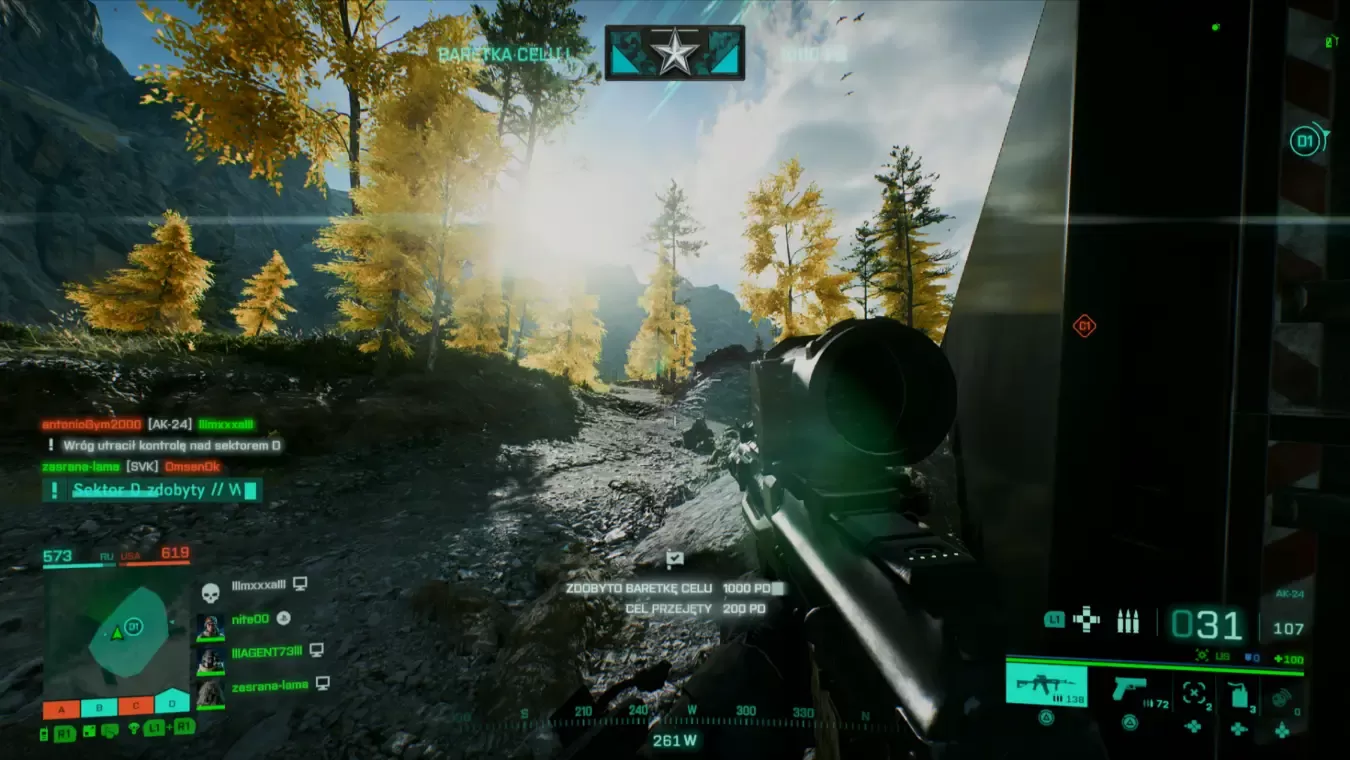This screenshot has height=760, width=1350.
Task: Switch to the pistol sidearm slot
Action: (x=1129, y=688)
